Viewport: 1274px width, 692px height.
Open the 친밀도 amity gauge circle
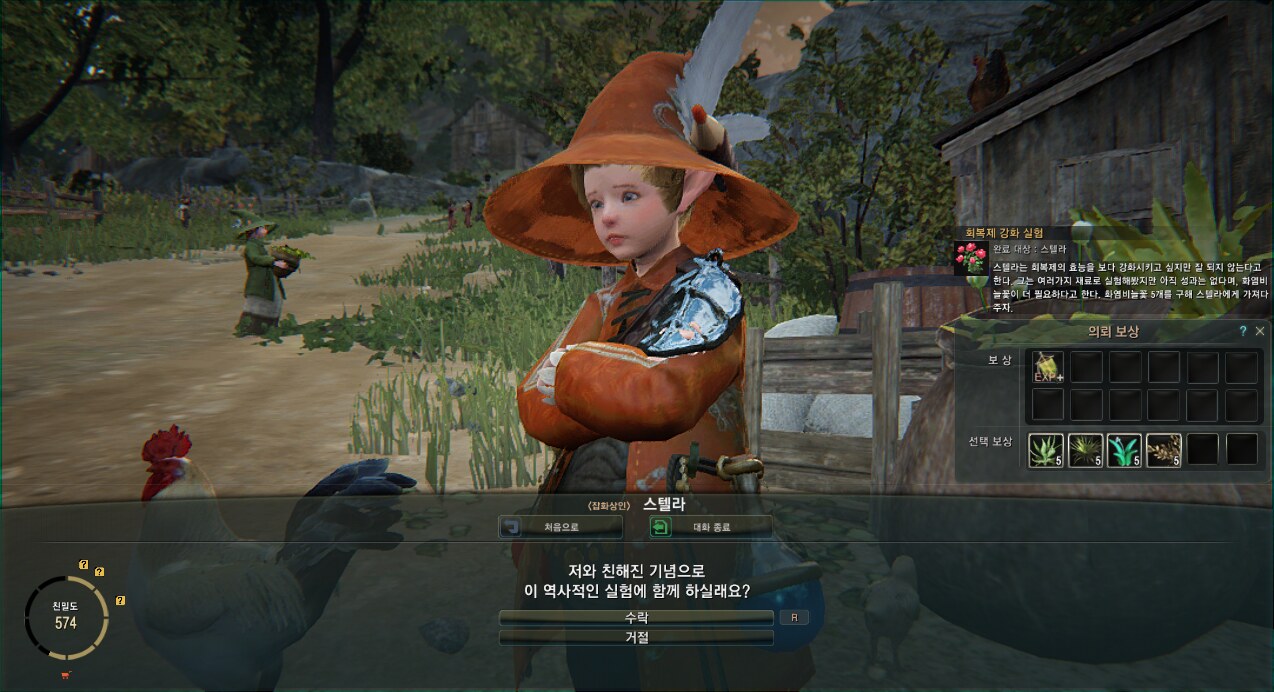[x=65, y=615]
